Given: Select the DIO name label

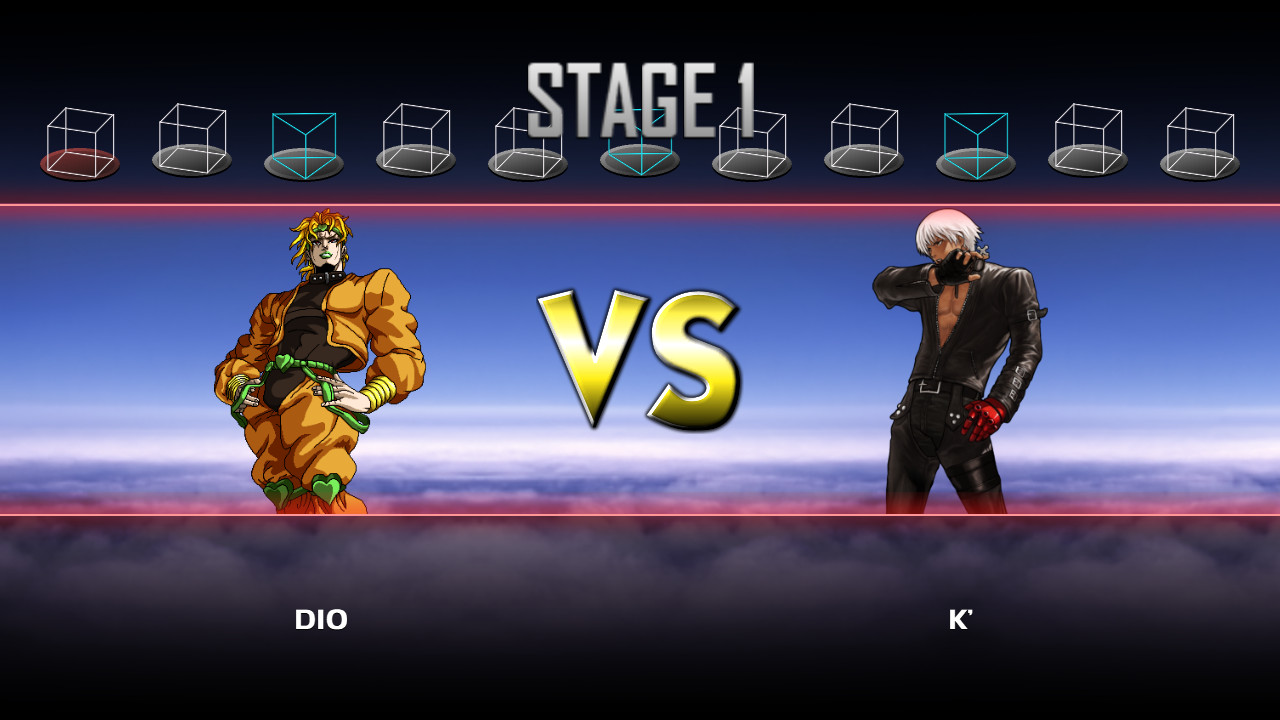Looking at the screenshot, I should pos(320,620).
